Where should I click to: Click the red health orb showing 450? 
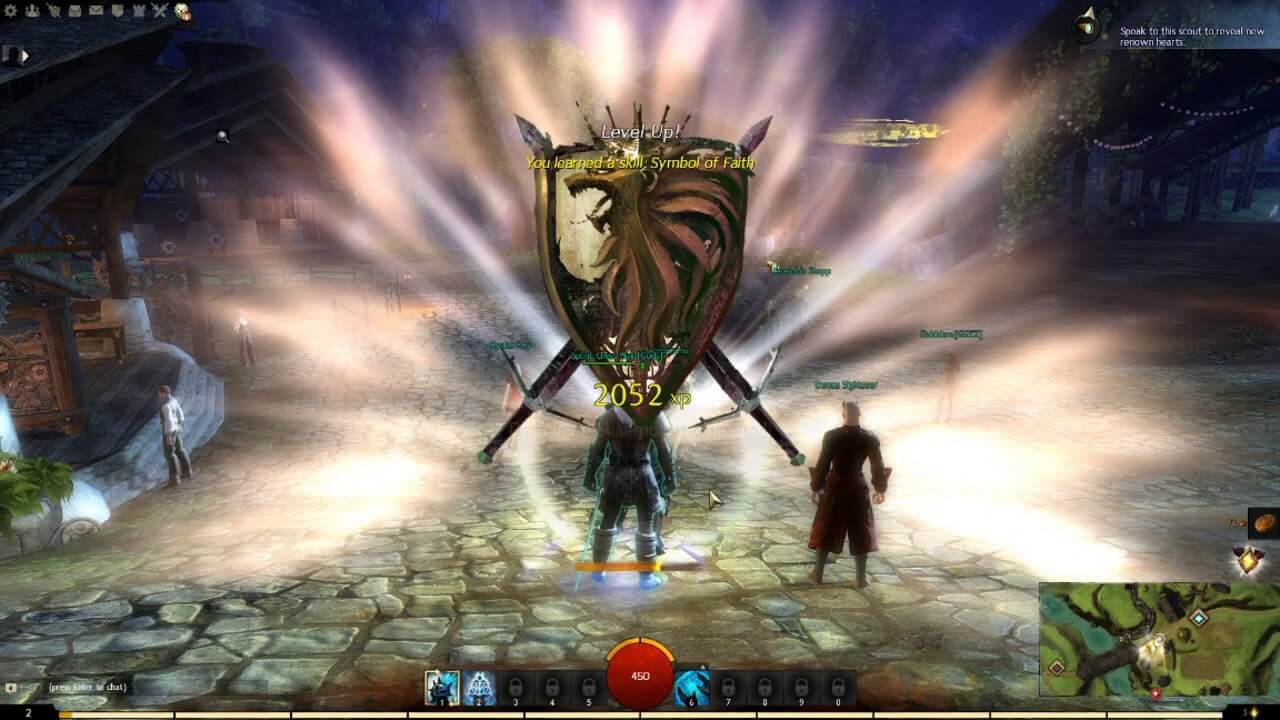click(640, 675)
